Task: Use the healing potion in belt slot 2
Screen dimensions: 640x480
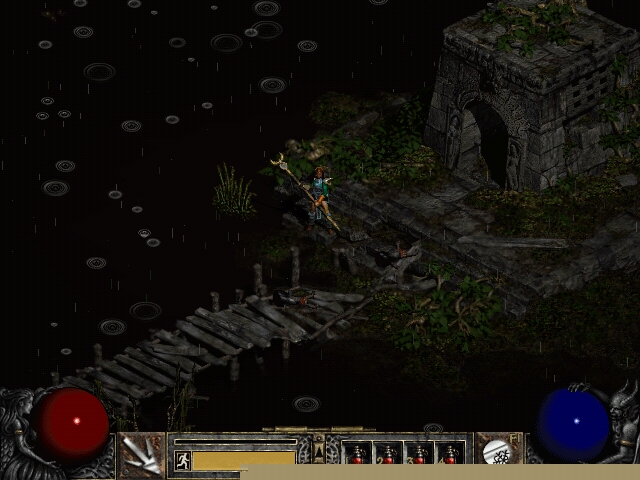Action: pyautogui.click(x=388, y=455)
